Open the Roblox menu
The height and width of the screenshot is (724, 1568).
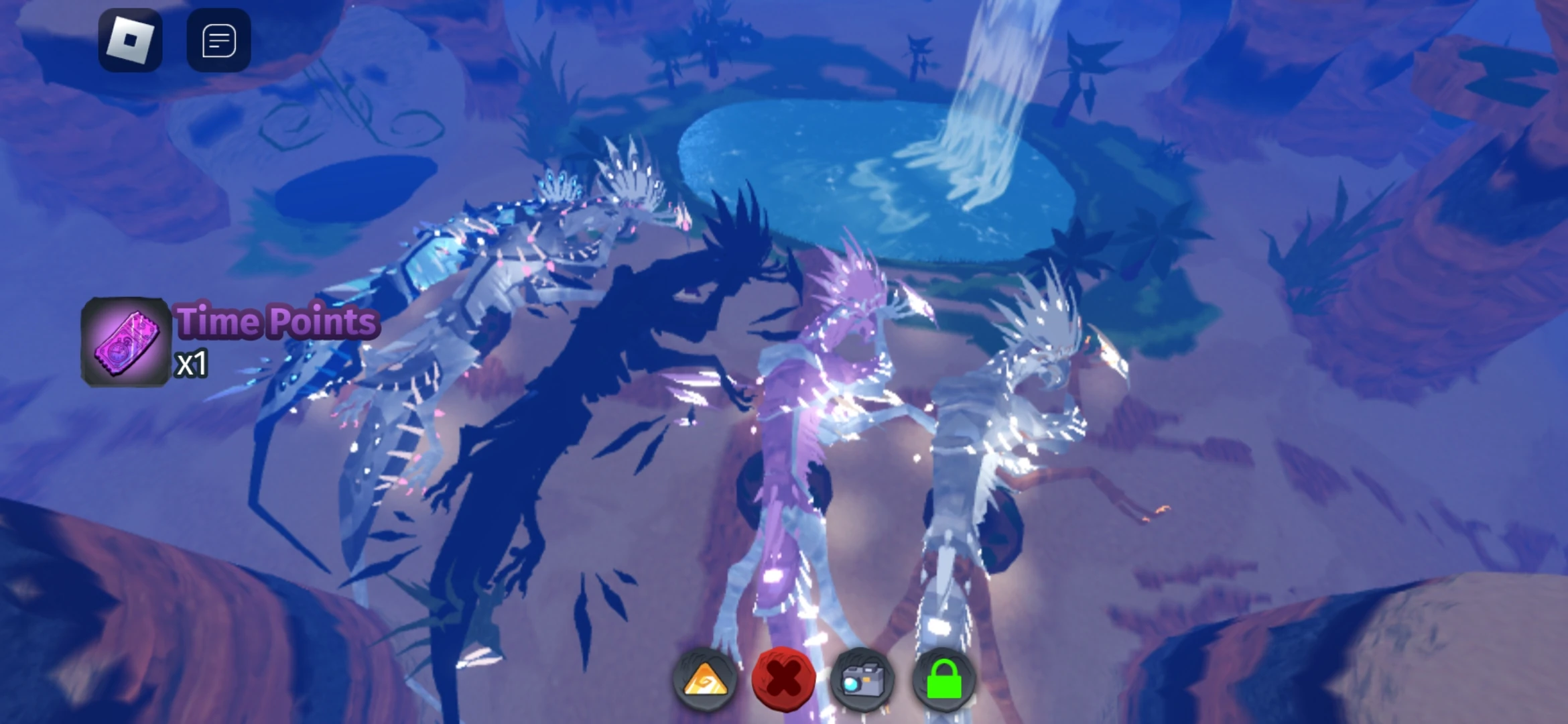click(x=129, y=40)
